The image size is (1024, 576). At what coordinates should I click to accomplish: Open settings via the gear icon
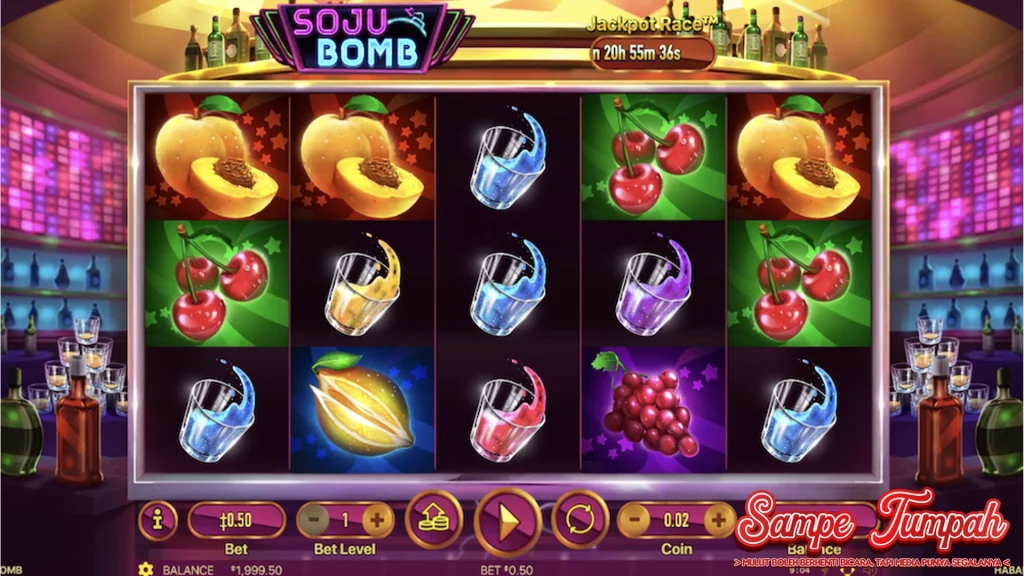[146, 569]
